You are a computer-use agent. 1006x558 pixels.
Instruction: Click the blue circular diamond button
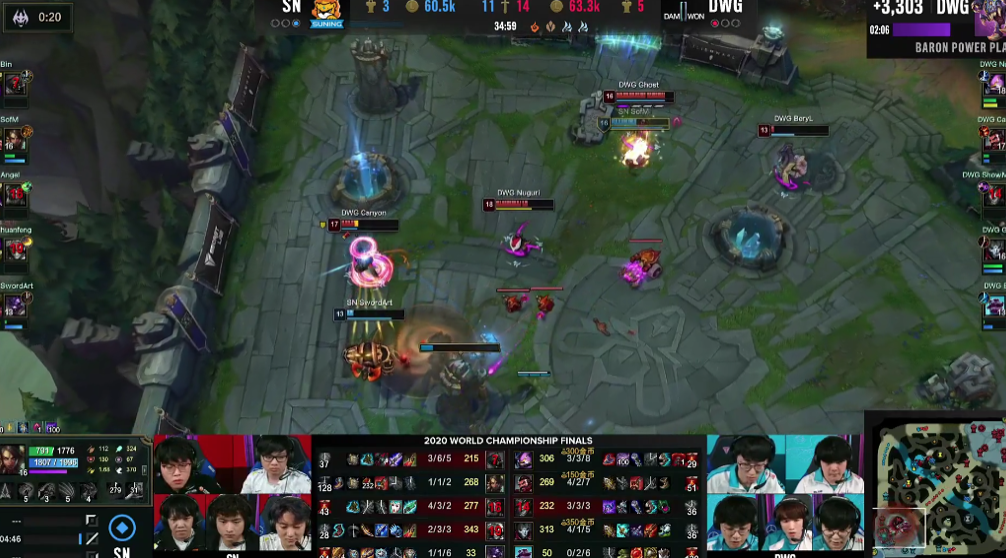click(122, 527)
